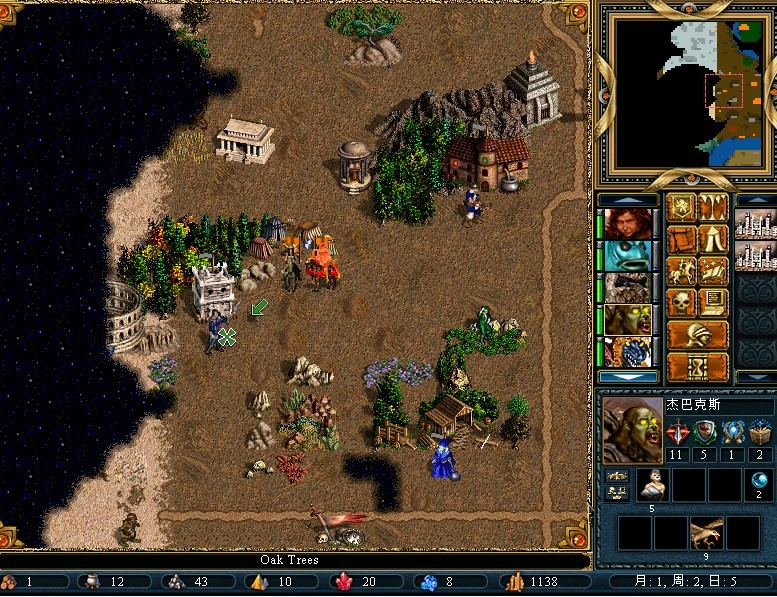Open the Kingdom Overview banner button
This screenshot has height=597, width=777.
tap(683, 207)
